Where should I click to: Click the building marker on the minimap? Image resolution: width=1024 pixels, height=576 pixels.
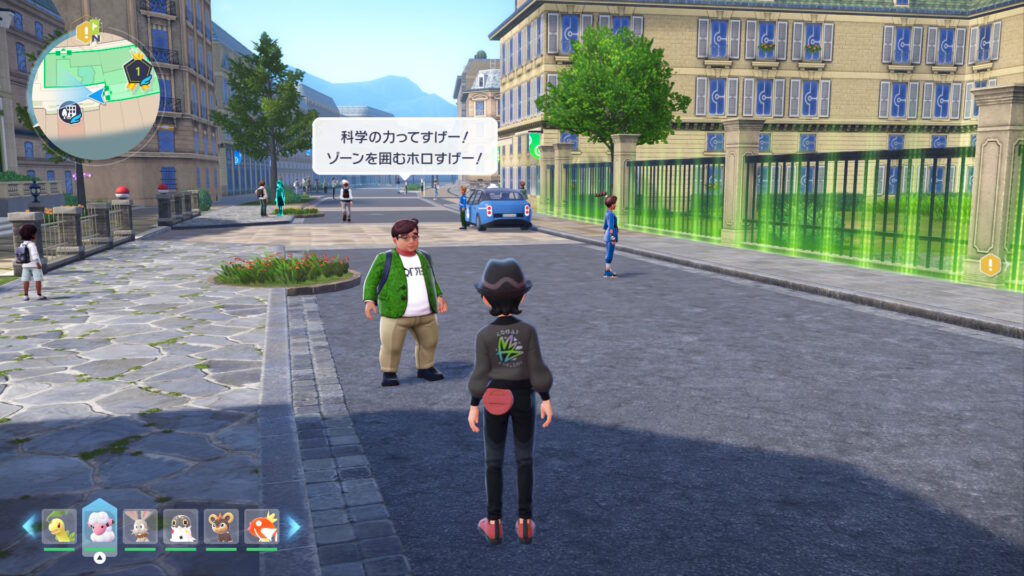[70, 111]
